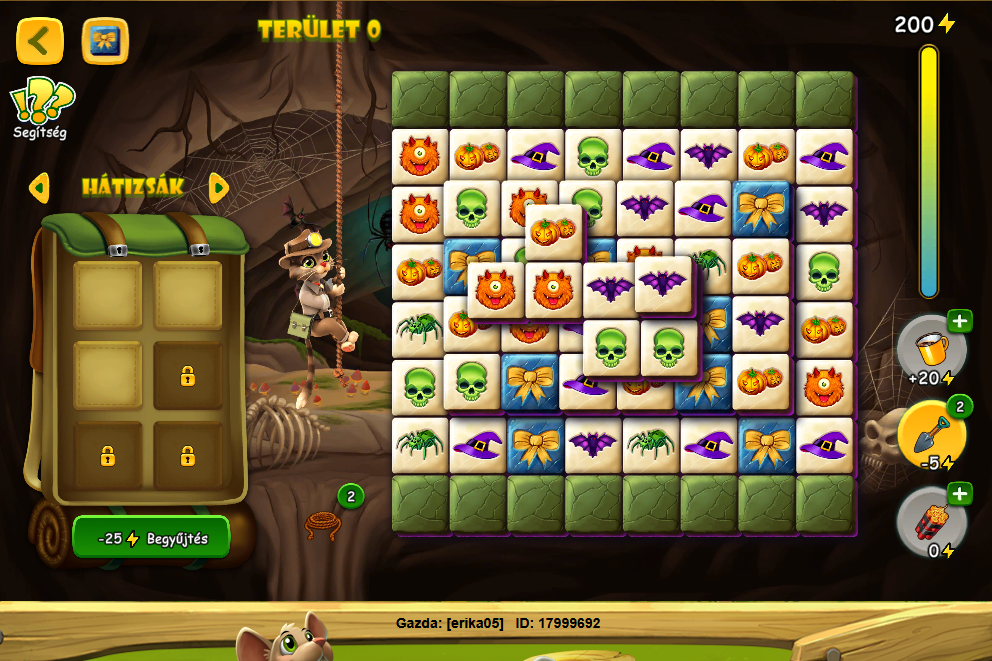The width and height of the screenshot is (992, 661).
Task: Select the bottom-left spider tile
Action: pyautogui.click(x=420, y=444)
